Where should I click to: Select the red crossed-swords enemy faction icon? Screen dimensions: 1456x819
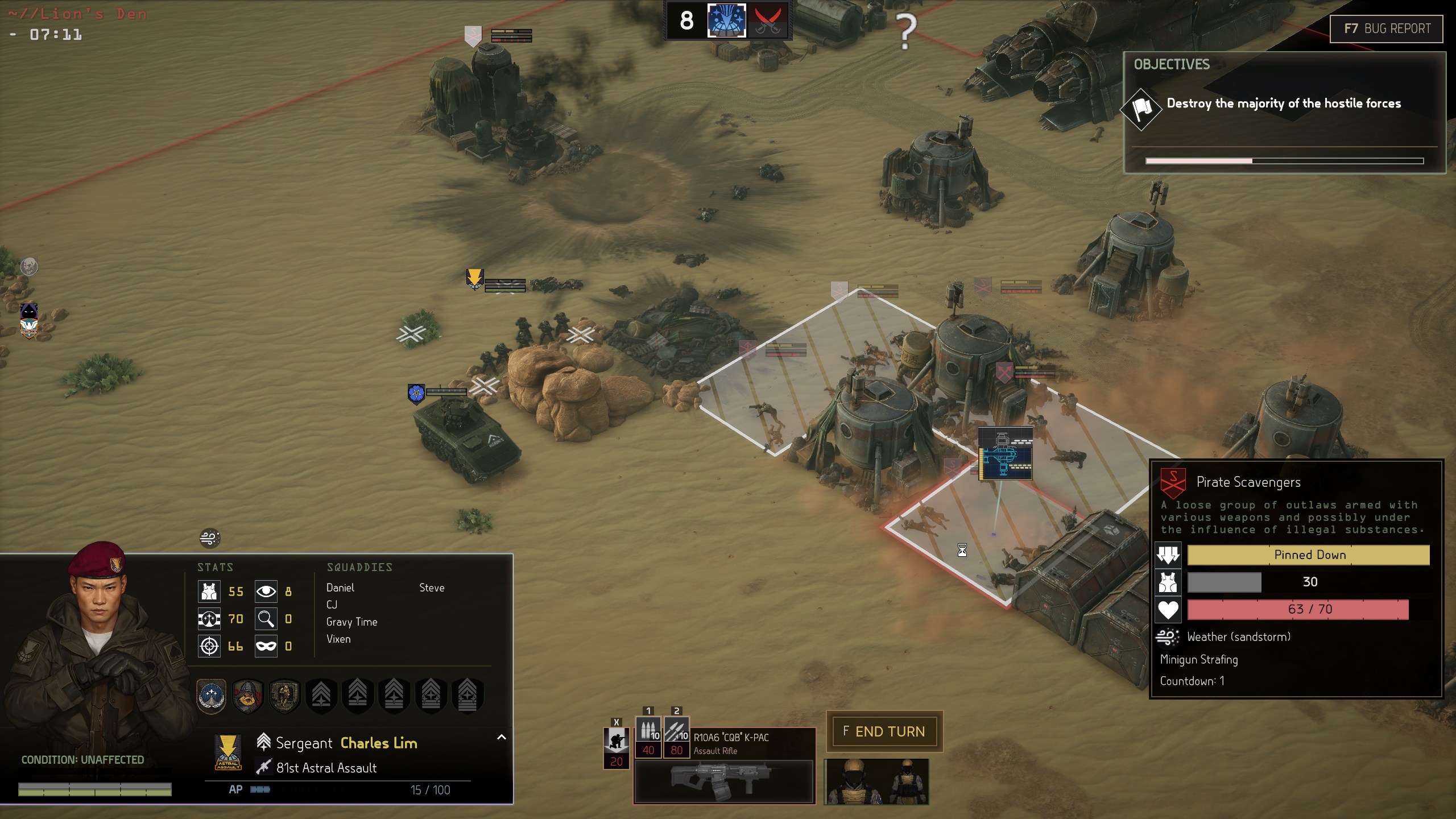pyautogui.click(x=767, y=21)
